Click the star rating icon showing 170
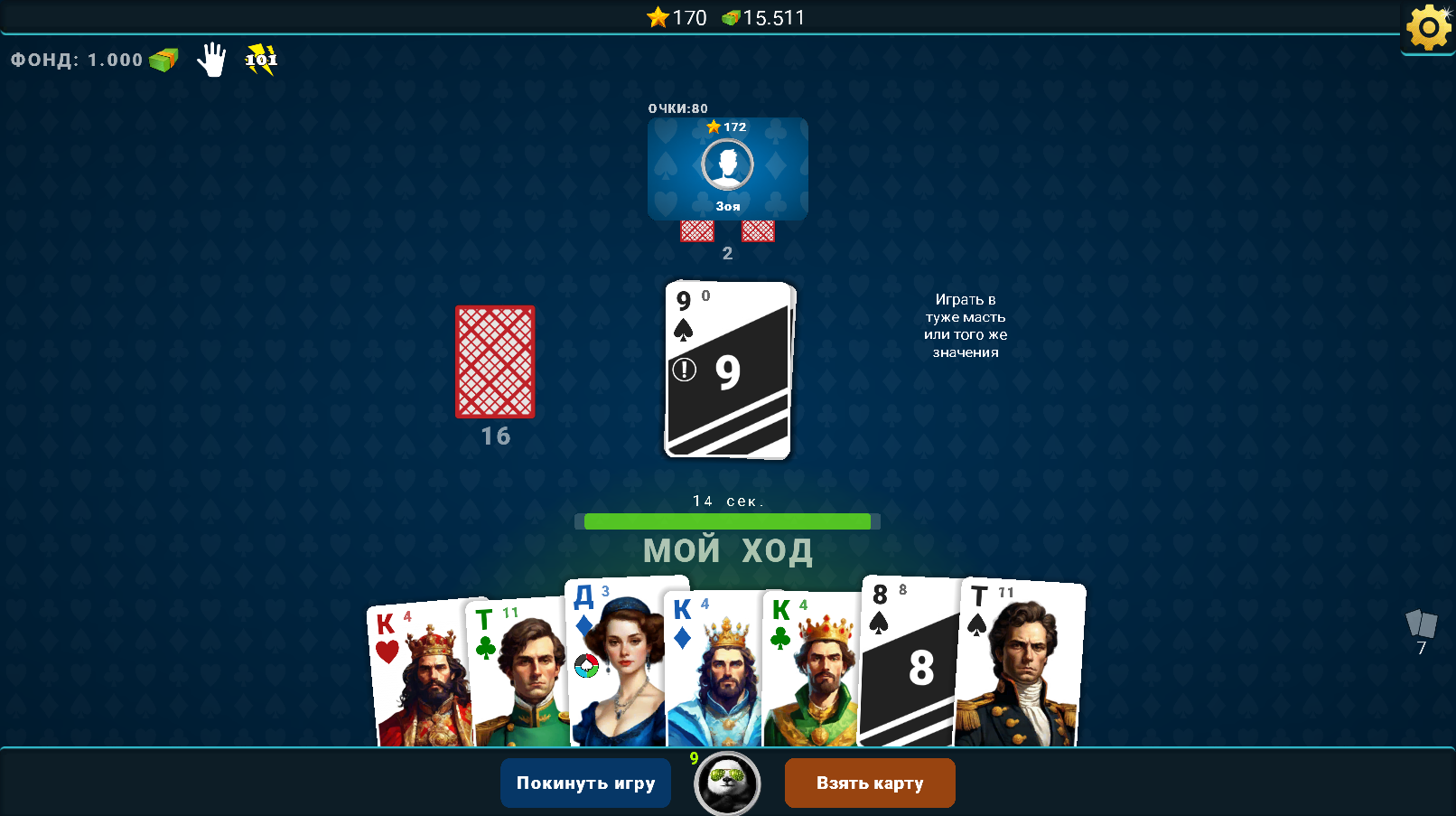Screen dimensions: 1456x816 click(x=656, y=16)
